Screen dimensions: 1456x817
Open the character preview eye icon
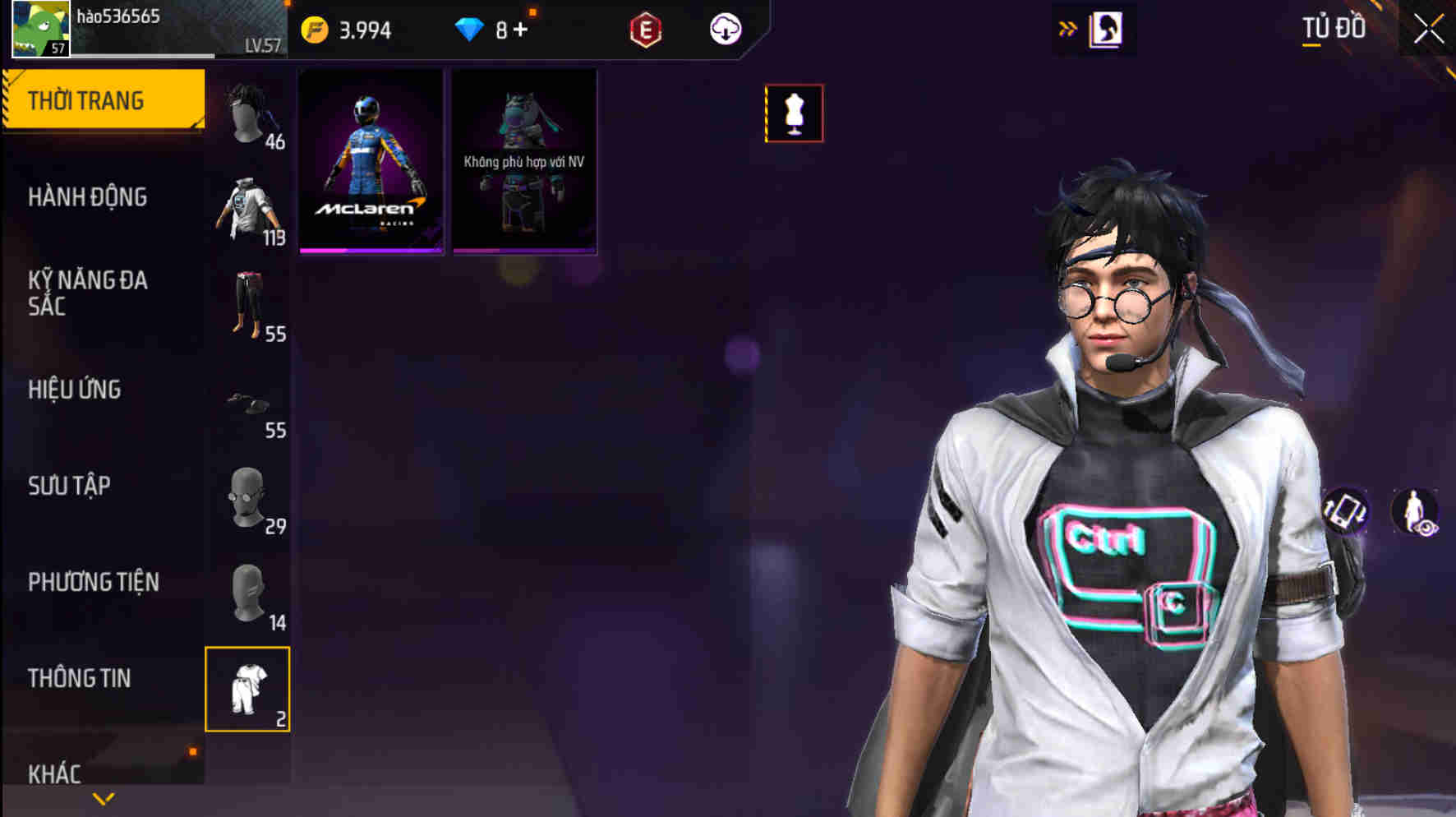(1415, 511)
